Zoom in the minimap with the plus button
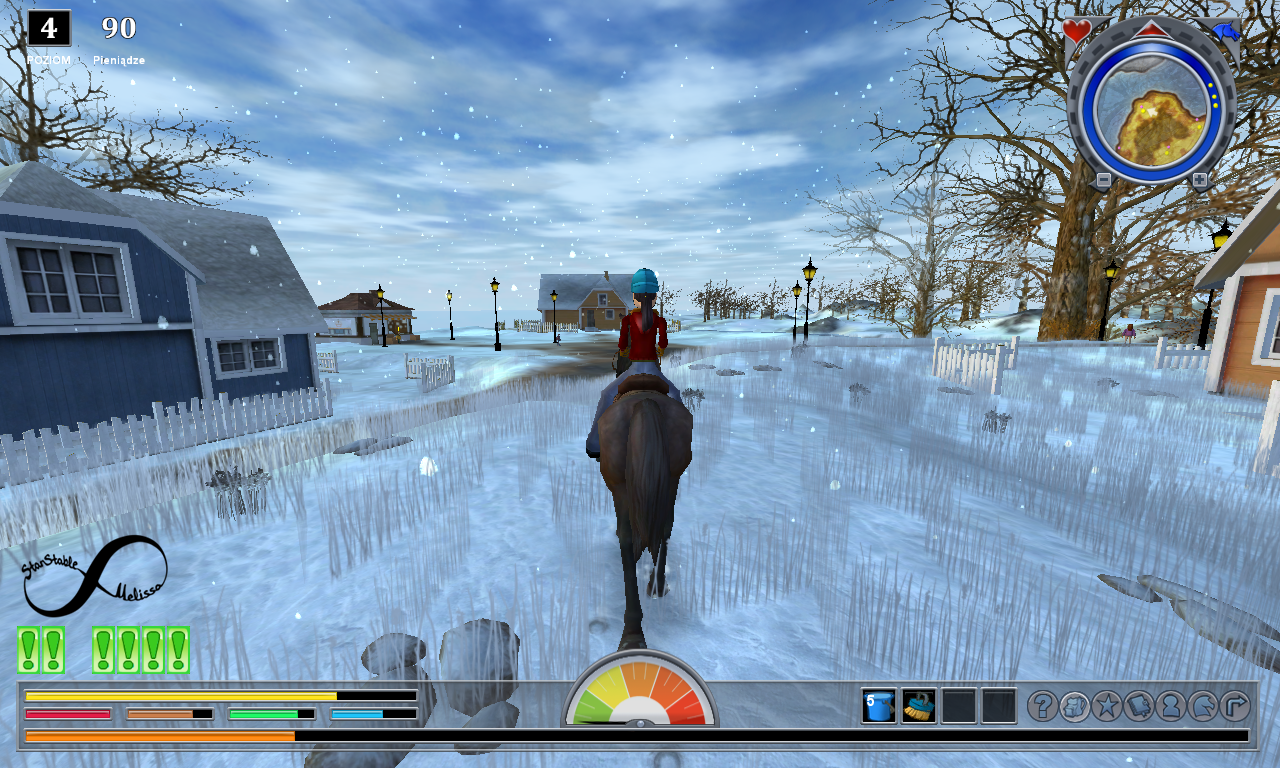The image size is (1280, 768). click(x=1200, y=180)
